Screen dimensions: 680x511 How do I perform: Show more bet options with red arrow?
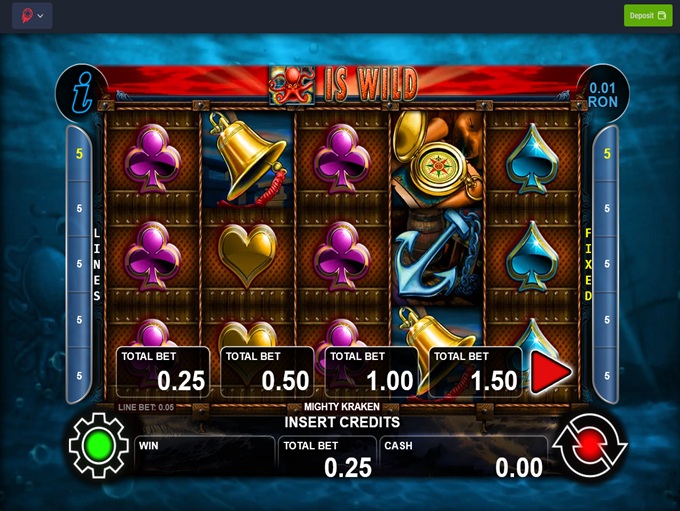[x=550, y=373]
